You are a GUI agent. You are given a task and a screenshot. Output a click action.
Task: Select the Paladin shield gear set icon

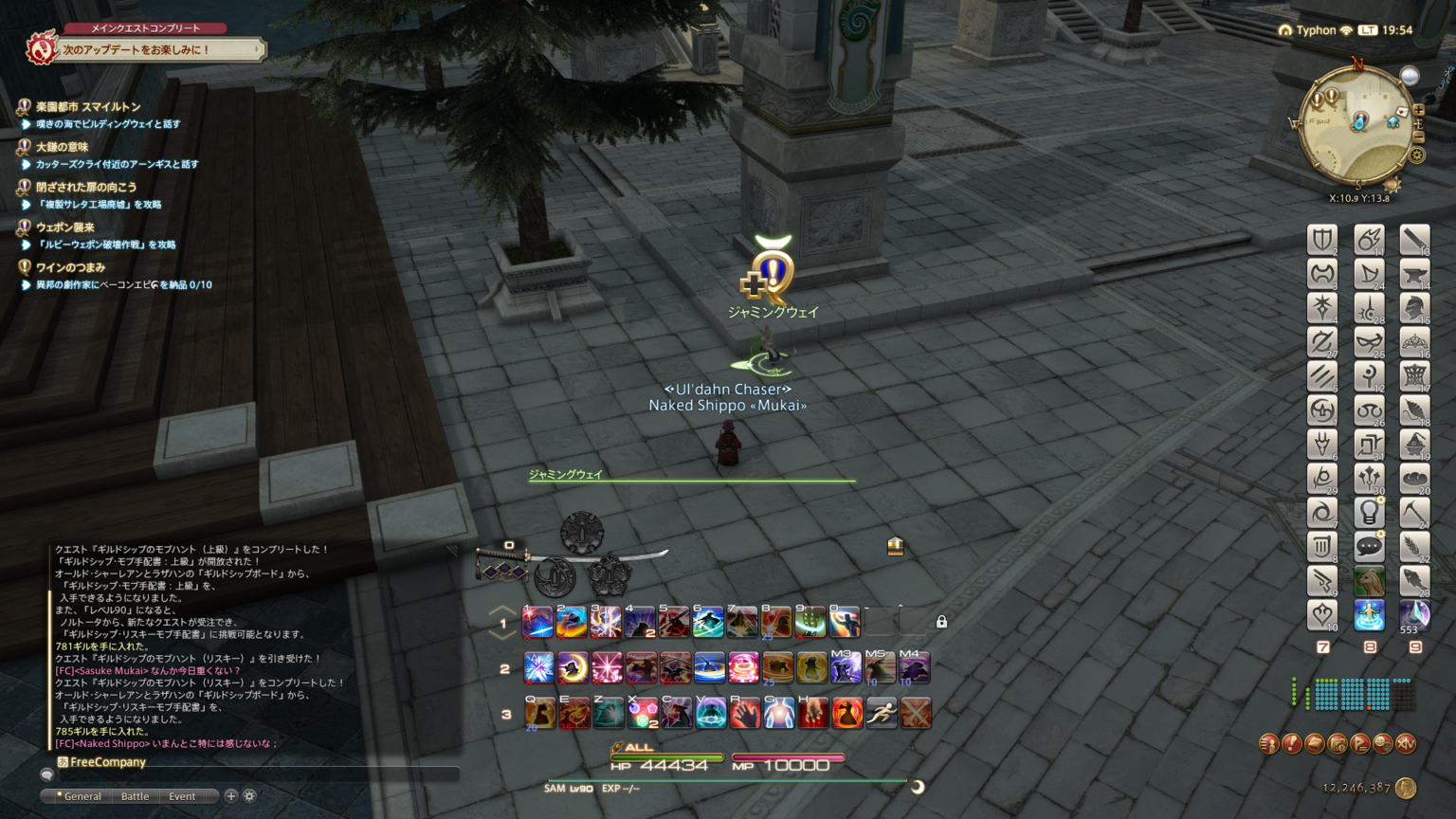click(x=1322, y=239)
